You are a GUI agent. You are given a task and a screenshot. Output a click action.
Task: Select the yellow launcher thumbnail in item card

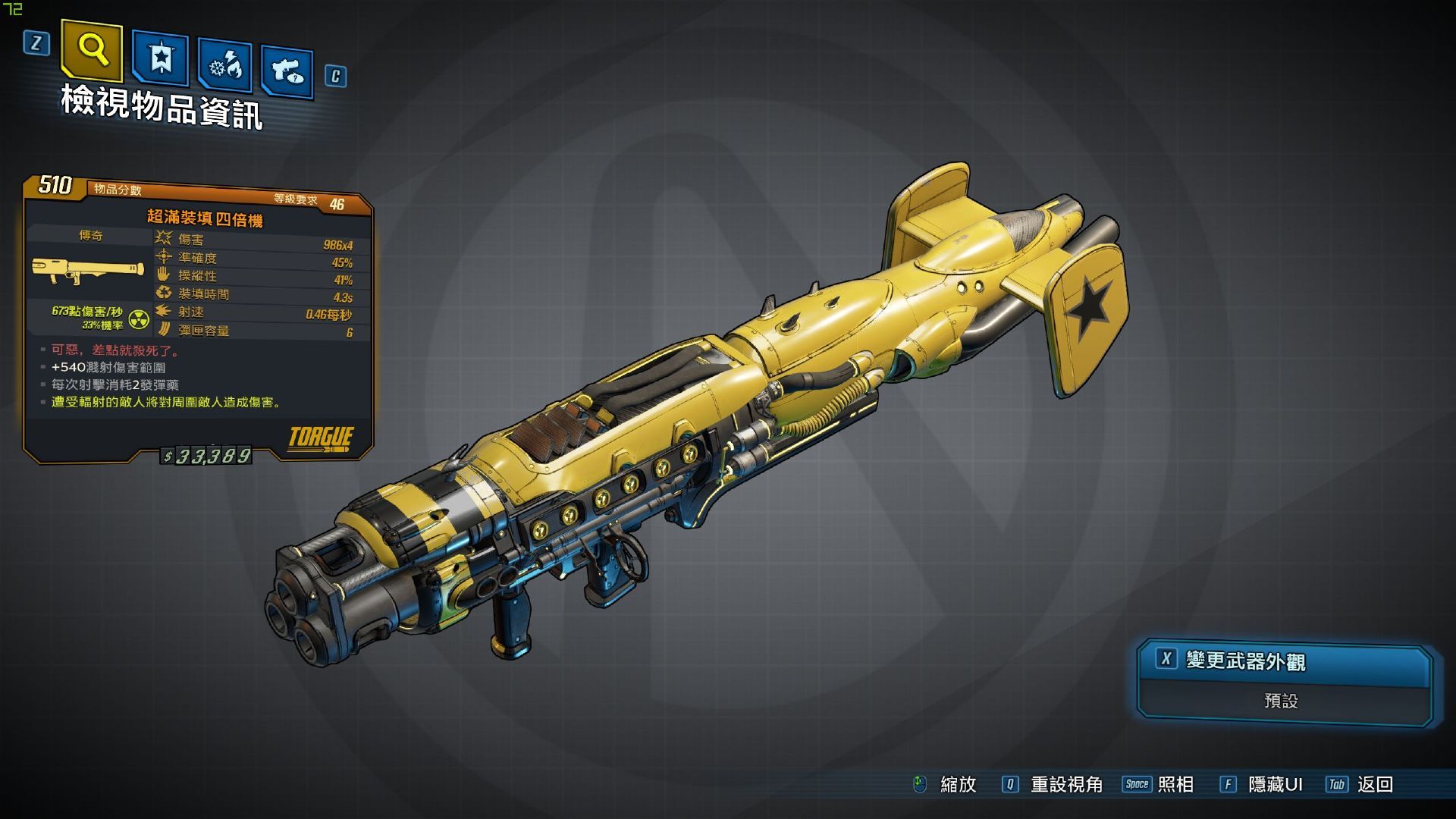pyautogui.click(x=88, y=271)
